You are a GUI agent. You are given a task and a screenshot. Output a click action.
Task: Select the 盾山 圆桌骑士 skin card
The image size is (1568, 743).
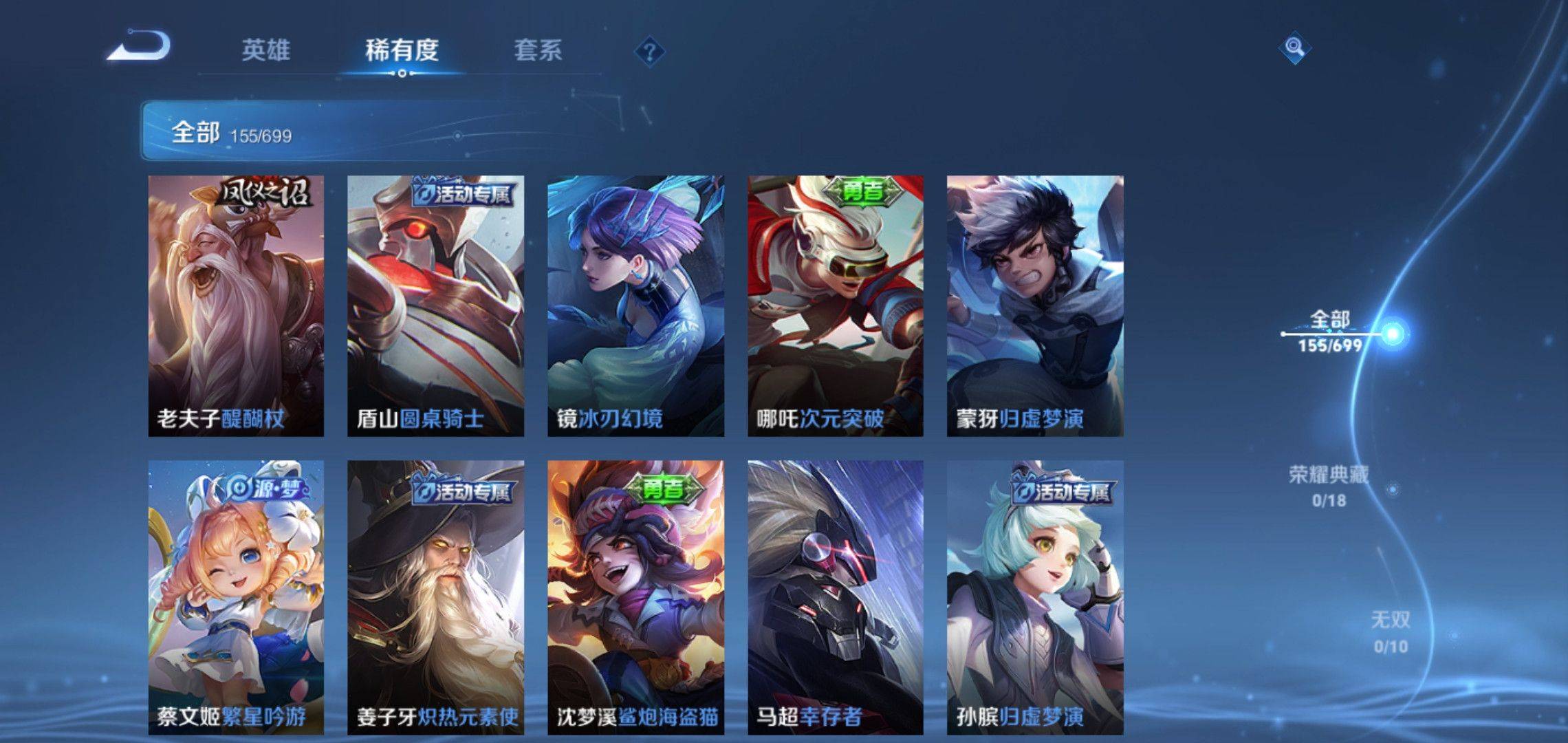point(435,305)
